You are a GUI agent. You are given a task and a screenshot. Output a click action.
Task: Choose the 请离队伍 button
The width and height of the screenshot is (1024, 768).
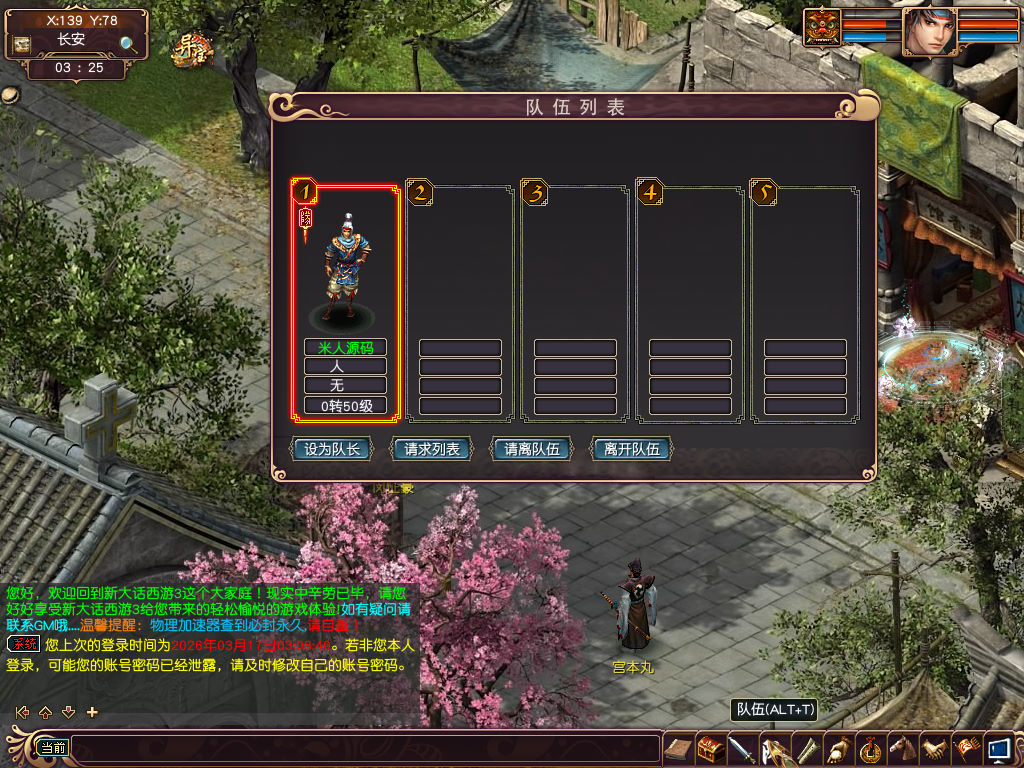click(532, 449)
